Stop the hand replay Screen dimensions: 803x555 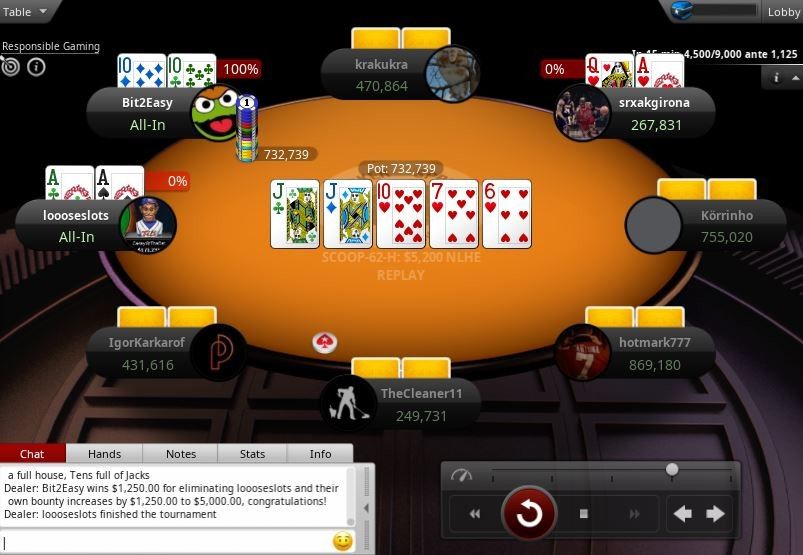(584, 514)
